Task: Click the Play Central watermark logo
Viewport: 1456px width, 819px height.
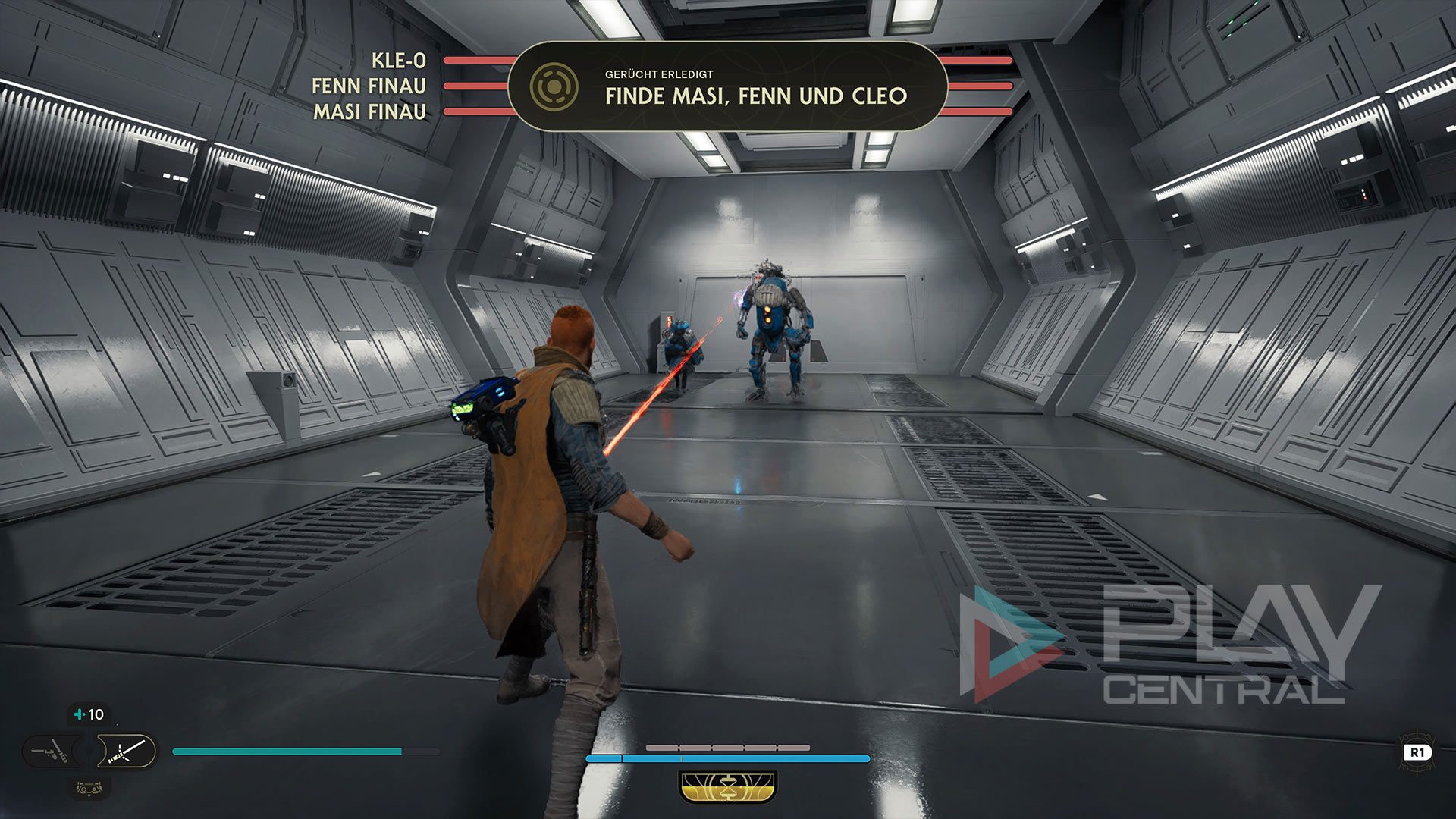Action: click(x=1169, y=645)
